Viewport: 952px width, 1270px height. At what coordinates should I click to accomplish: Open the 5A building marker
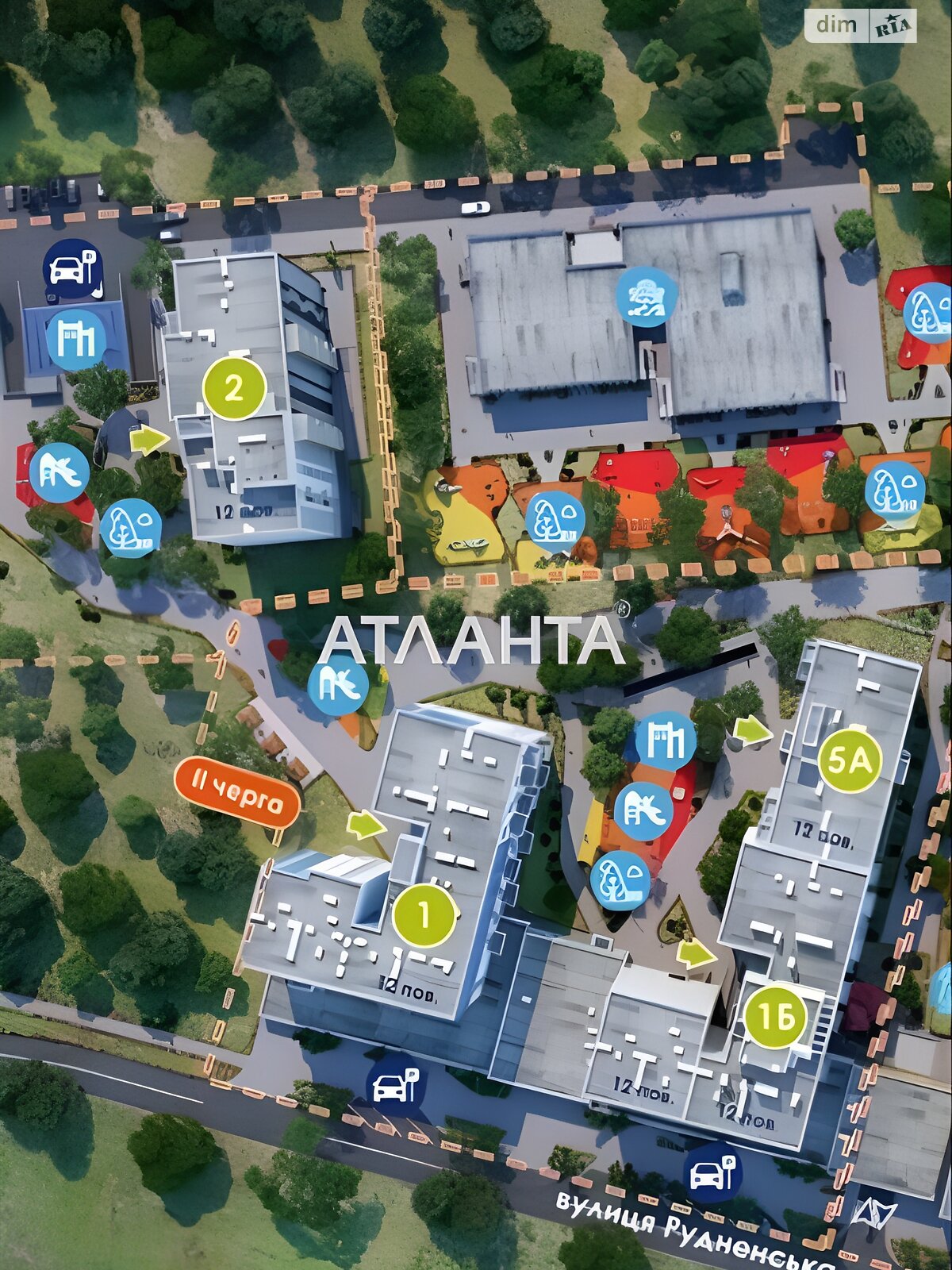coord(850,760)
